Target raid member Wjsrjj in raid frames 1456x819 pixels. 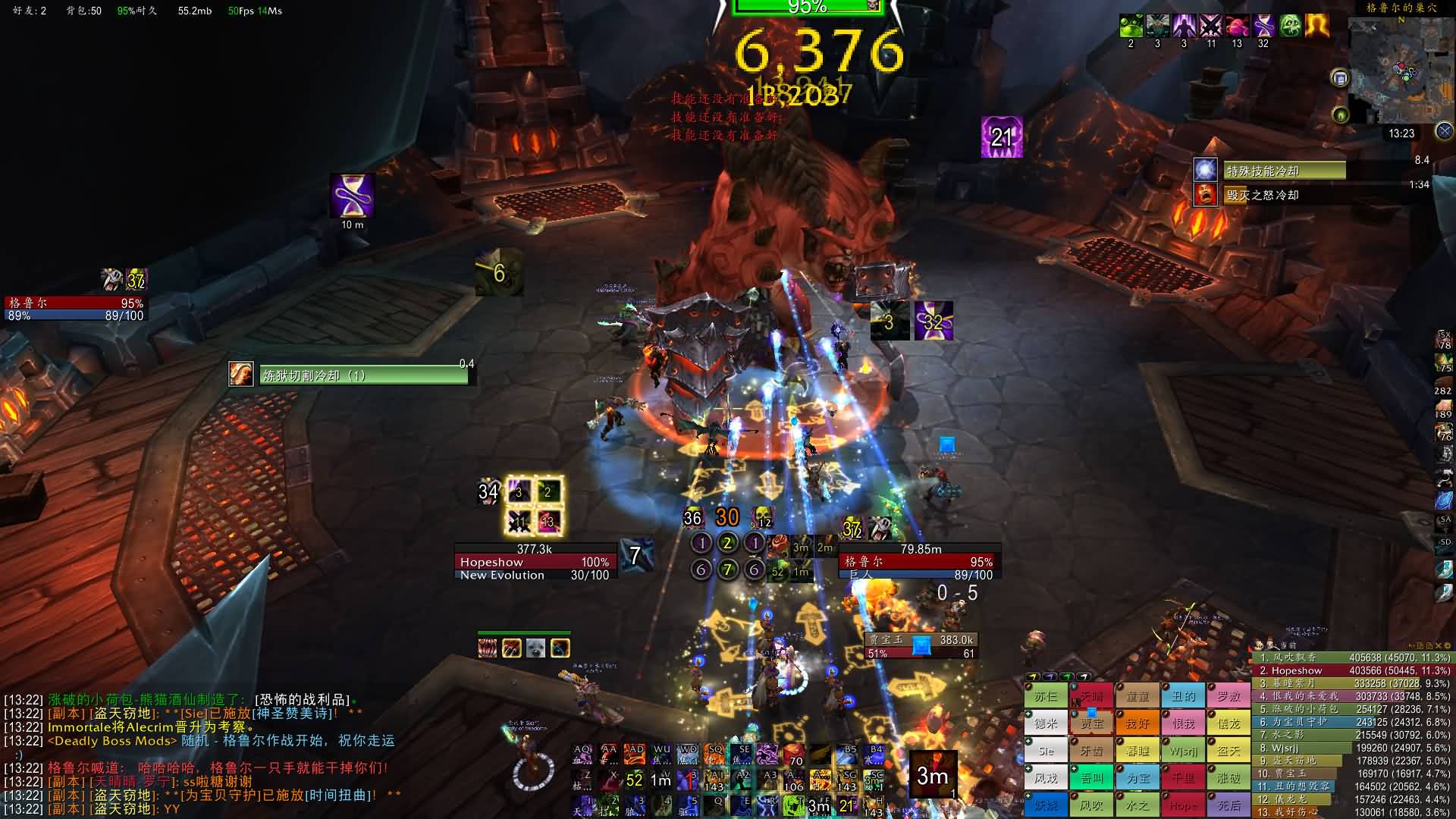pos(1183,751)
